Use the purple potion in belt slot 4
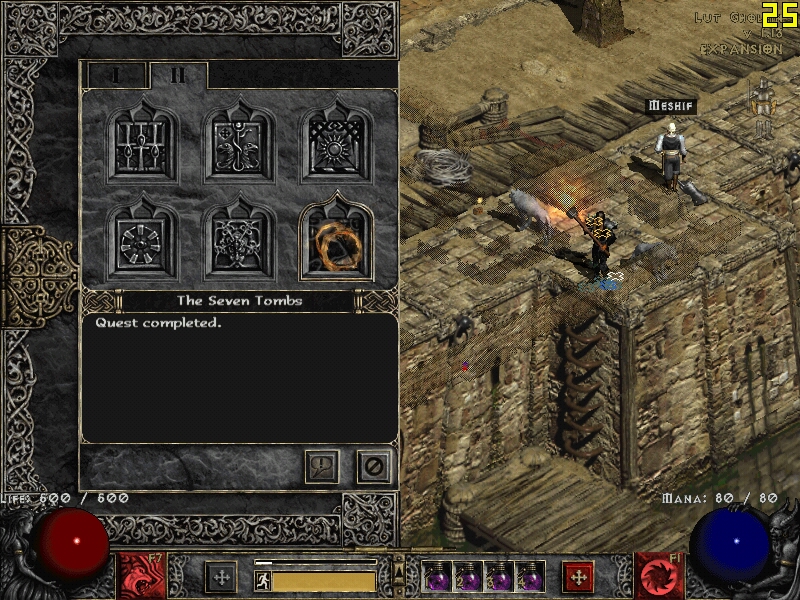The width and height of the screenshot is (800, 600). click(x=530, y=578)
